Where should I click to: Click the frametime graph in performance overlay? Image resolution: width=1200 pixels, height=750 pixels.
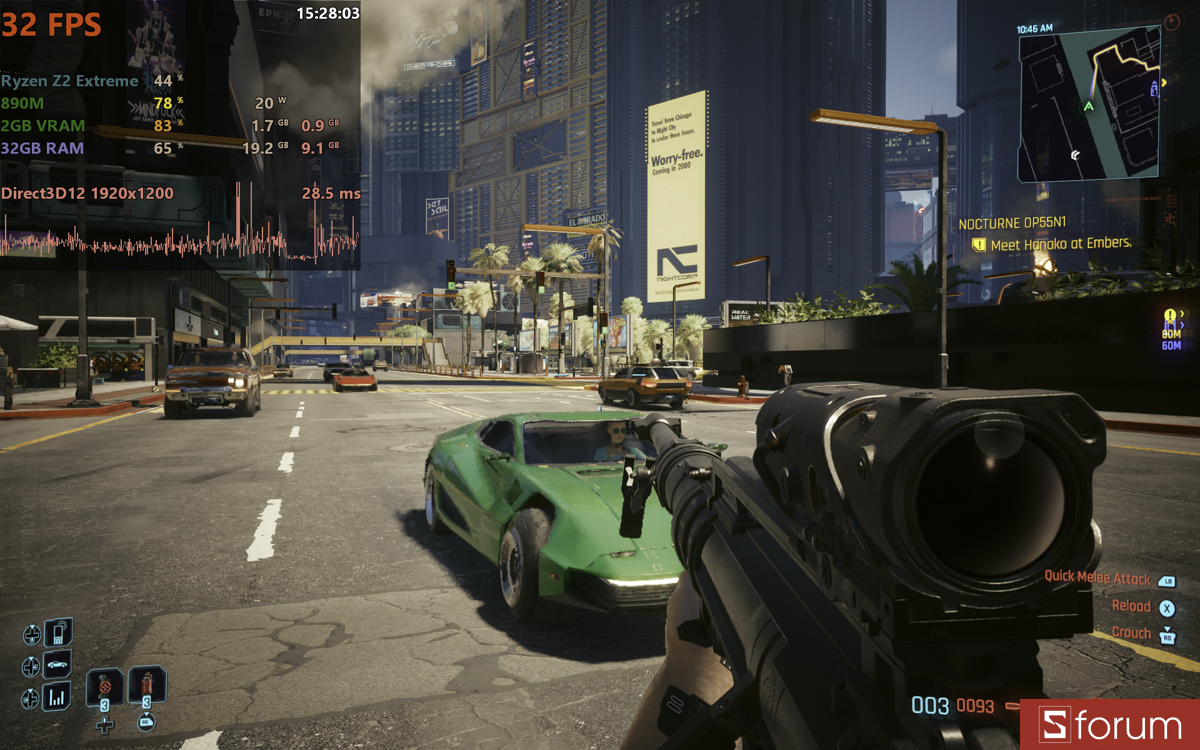tap(180, 242)
